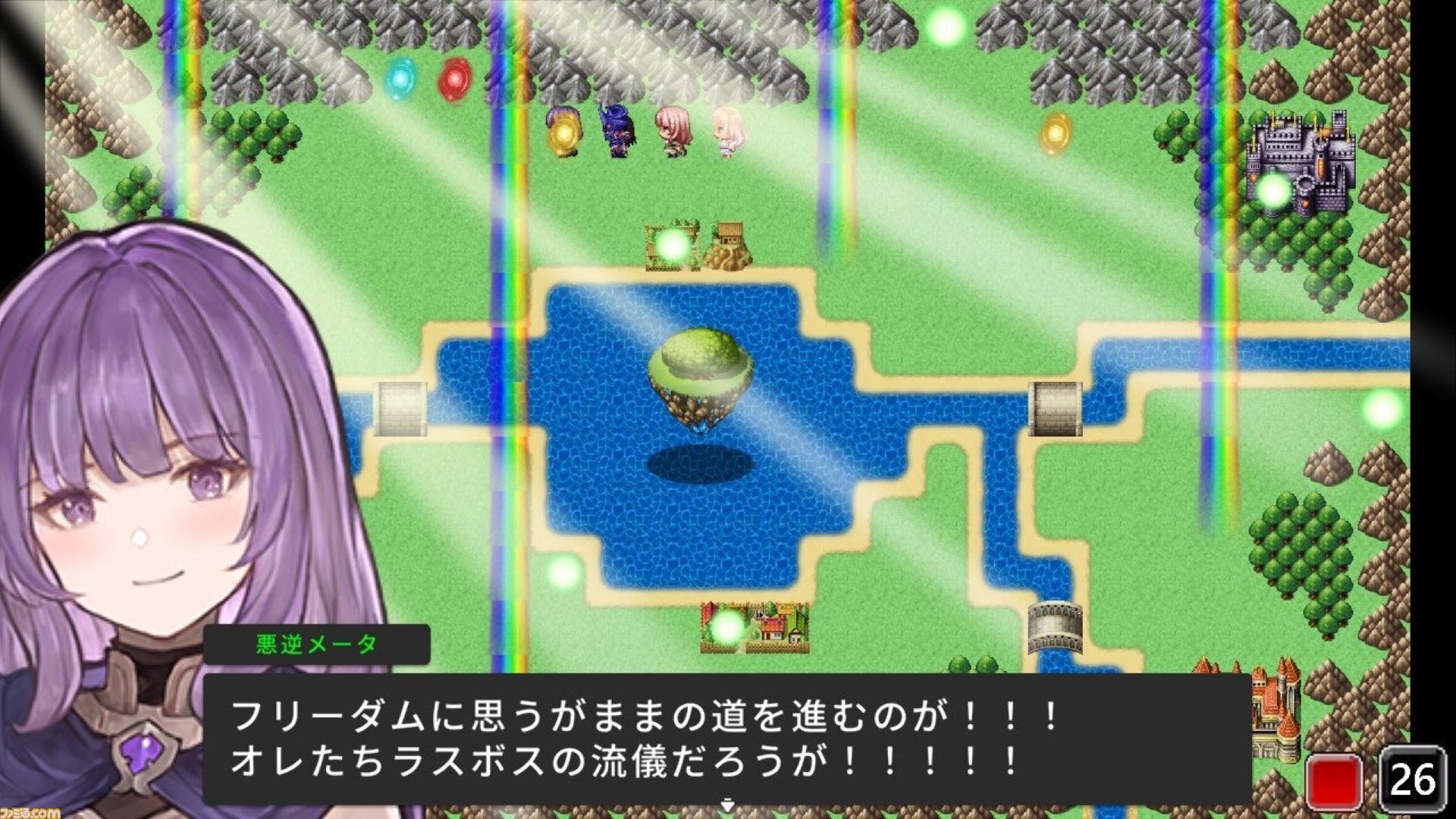
Task: Select the dark knight character sprite
Action: (x=620, y=133)
